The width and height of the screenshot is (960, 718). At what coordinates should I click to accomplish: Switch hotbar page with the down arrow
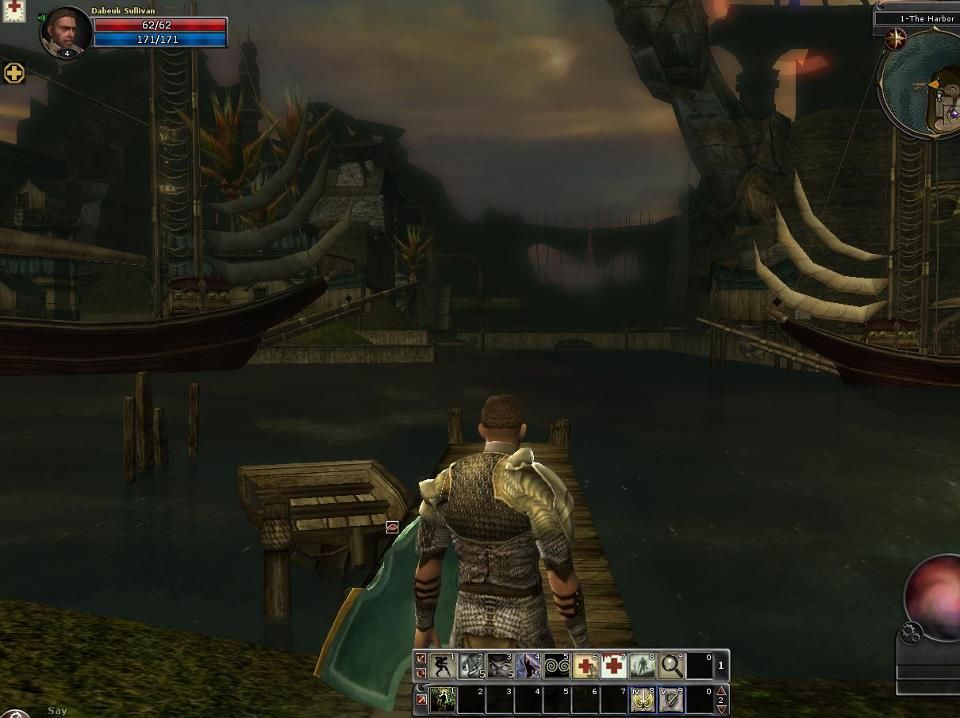(x=722, y=709)
